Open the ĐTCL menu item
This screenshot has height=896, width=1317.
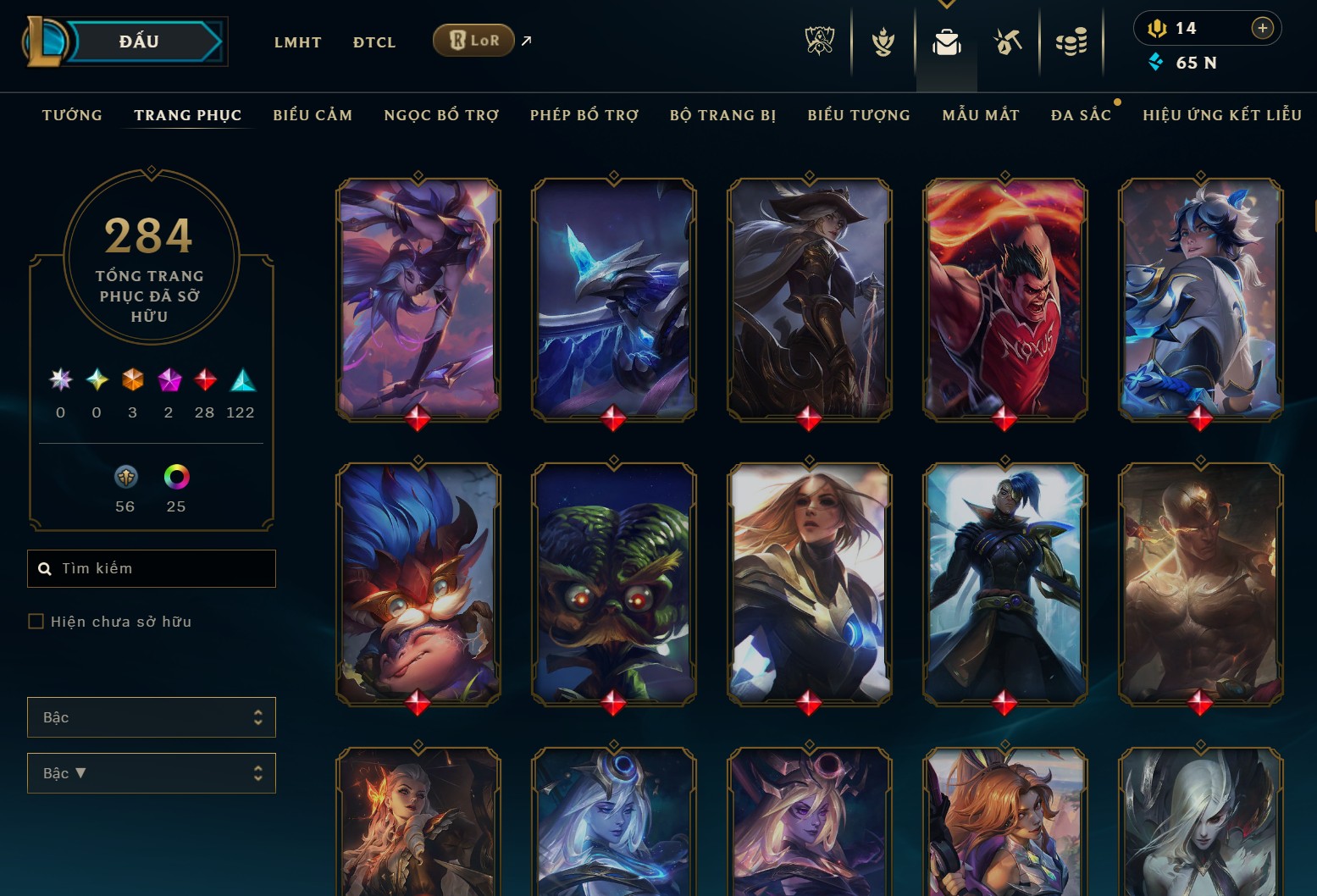pyautogui.click(x=374, y=41)
